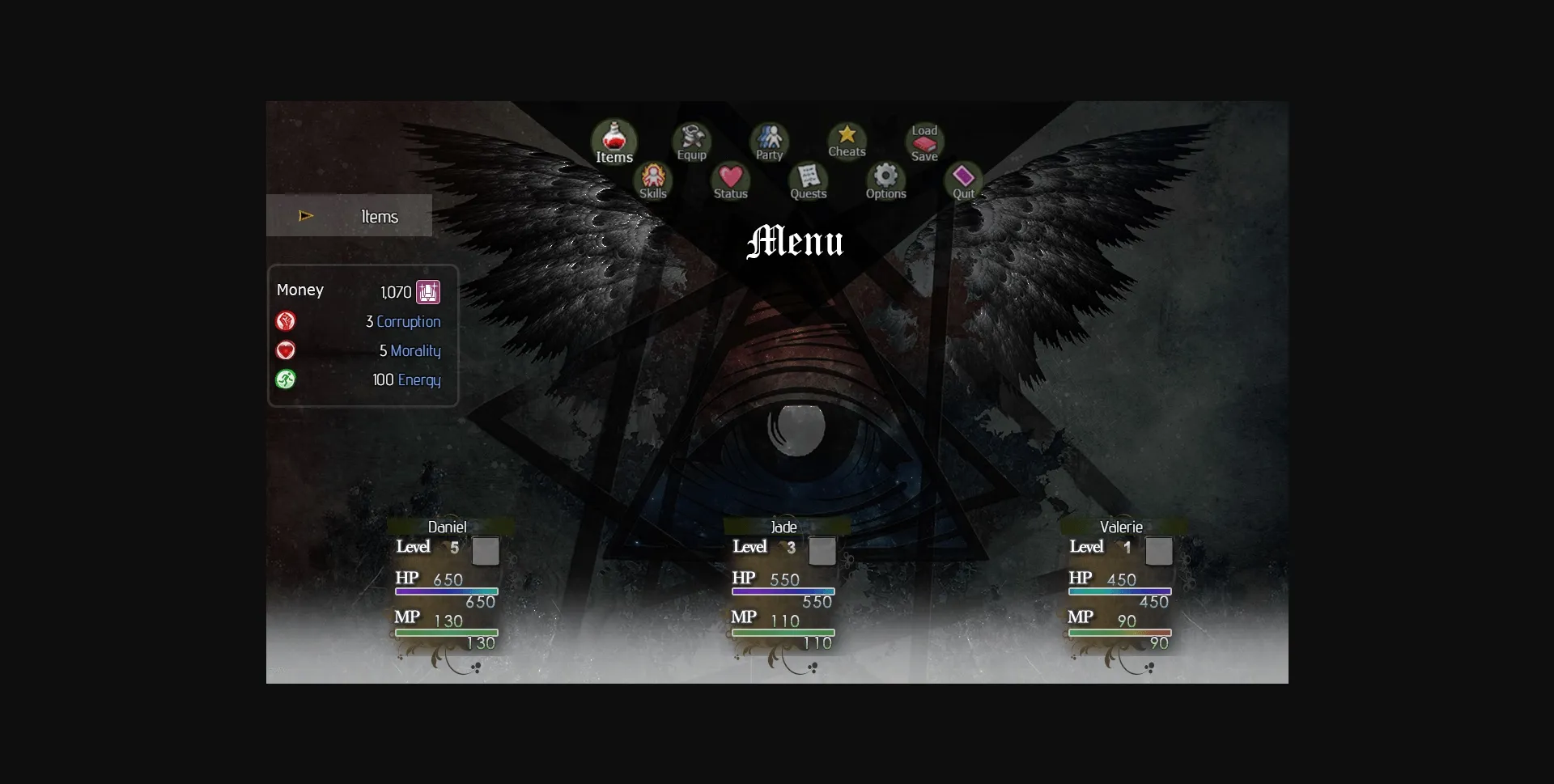
Task: Click the Morality heart stat icon
Action: [x=286, y=350]
